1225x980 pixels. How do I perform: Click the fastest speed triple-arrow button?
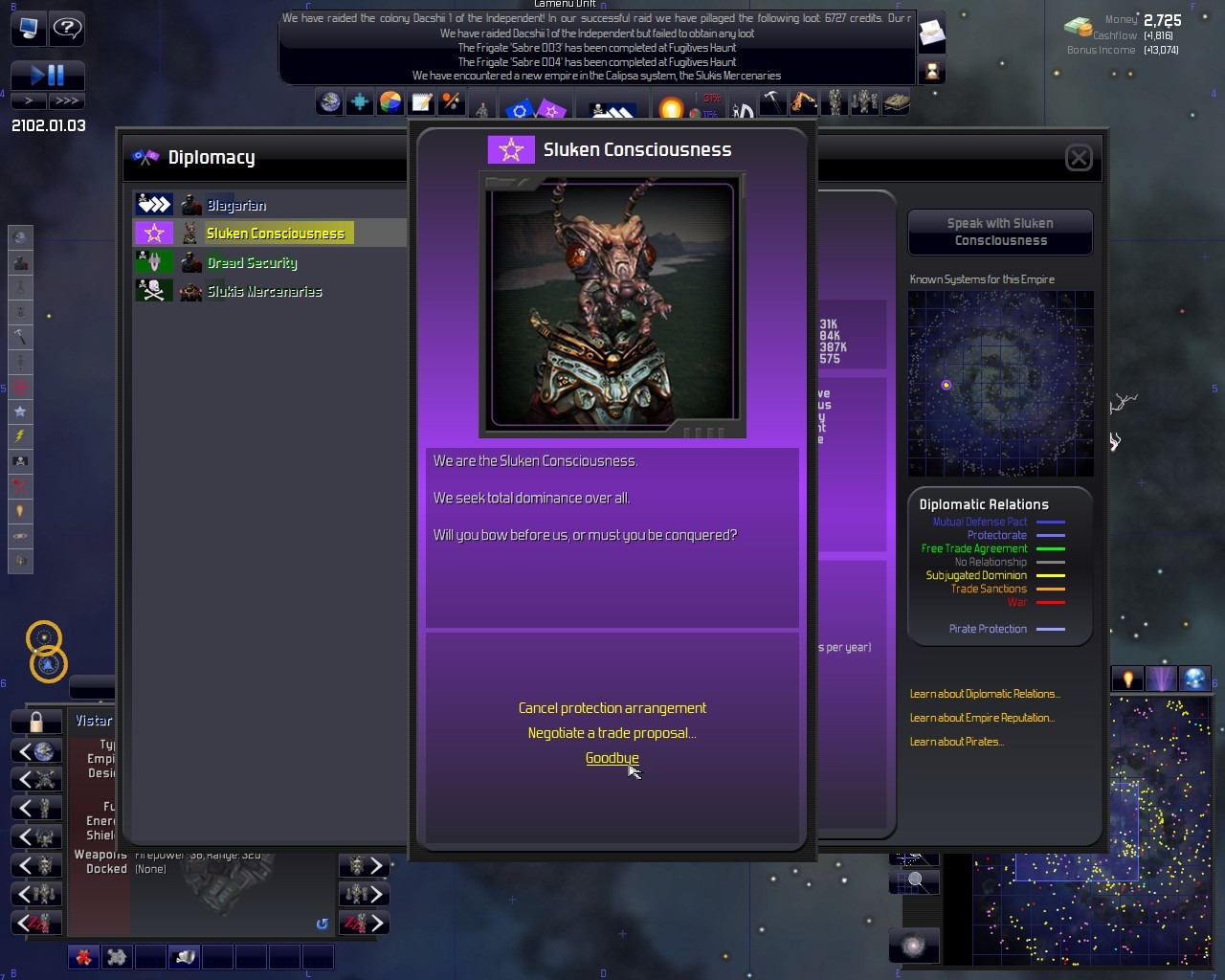point(67,100)
